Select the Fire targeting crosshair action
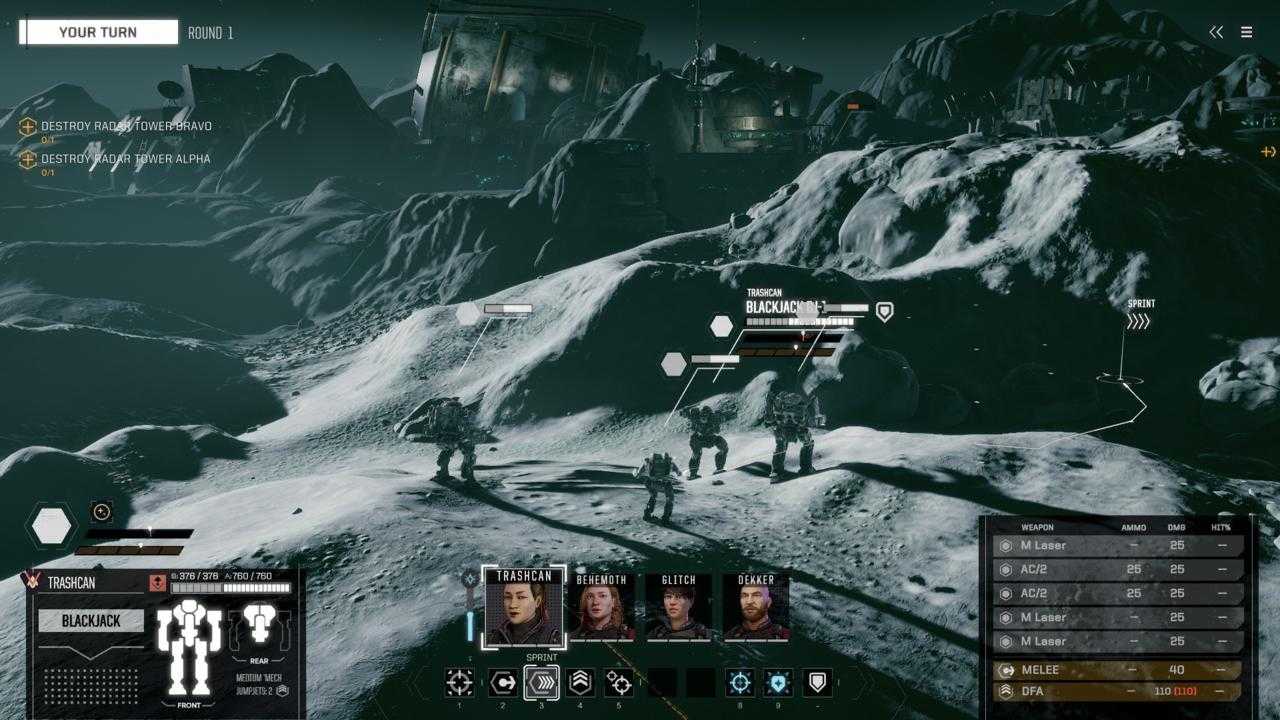Image resolution: width=1280 pixels, height=720 pixels. 459,683
